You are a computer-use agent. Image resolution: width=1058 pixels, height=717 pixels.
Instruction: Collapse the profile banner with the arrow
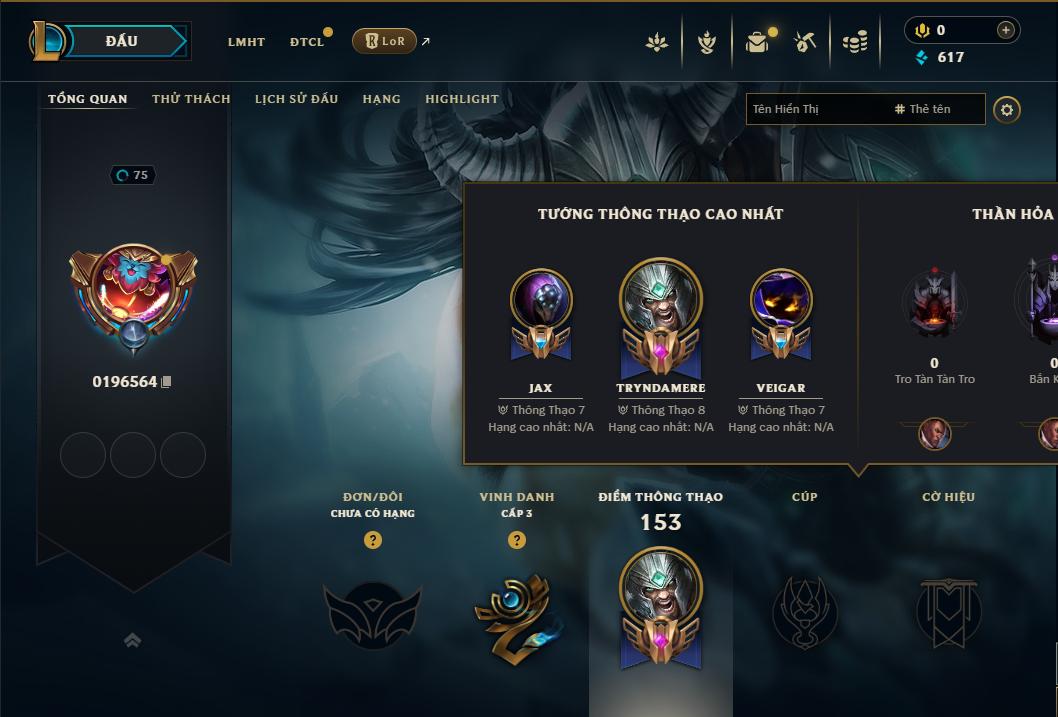click(132, 640)
